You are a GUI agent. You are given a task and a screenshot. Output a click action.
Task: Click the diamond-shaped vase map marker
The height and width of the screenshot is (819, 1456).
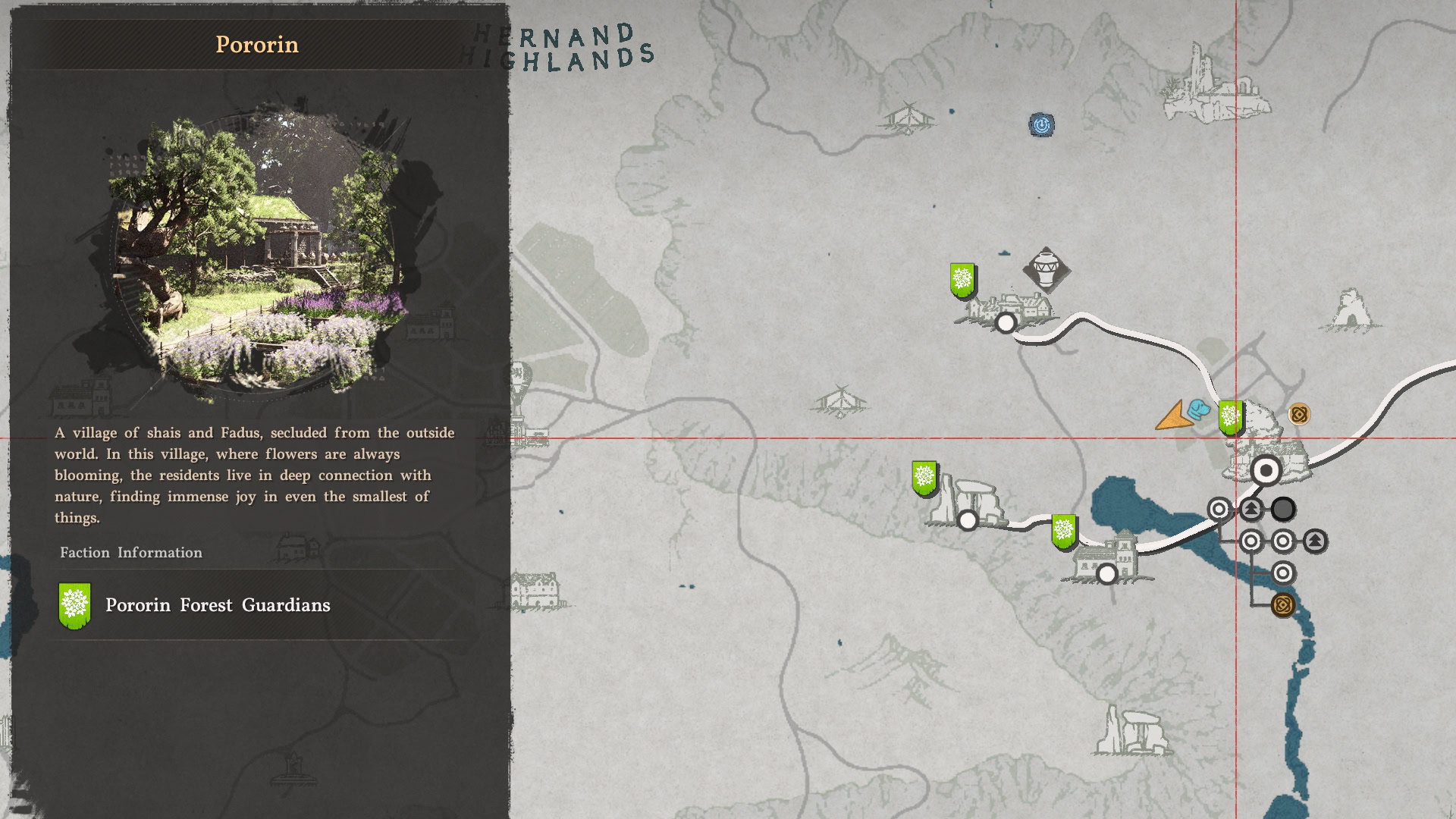click(x=1046, y=270)
